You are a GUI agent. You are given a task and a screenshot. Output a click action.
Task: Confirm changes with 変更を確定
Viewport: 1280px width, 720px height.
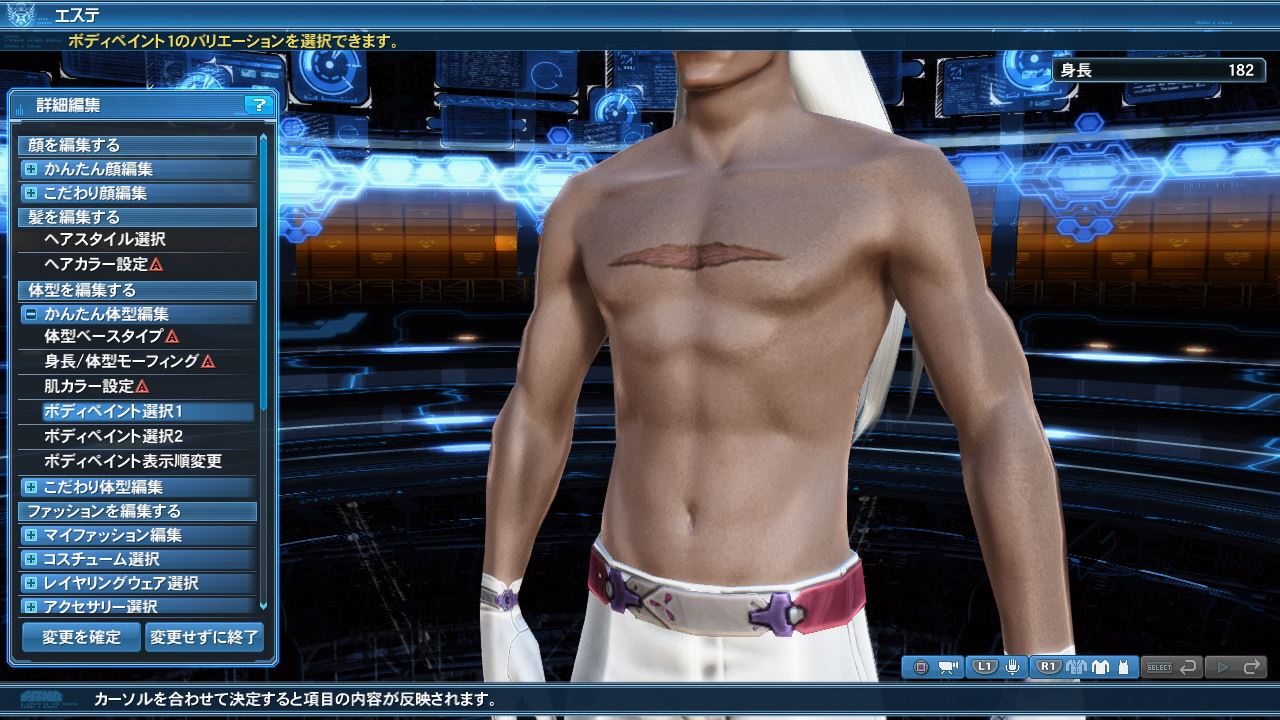[81, 637]
